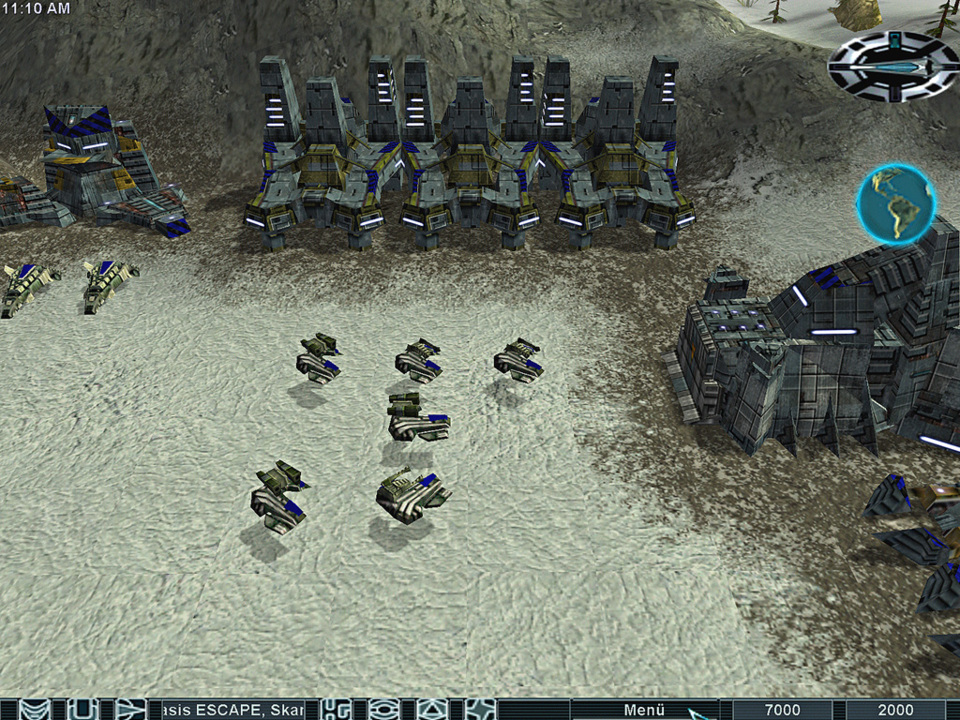Click the globe icon

click(x=896, y=204)
